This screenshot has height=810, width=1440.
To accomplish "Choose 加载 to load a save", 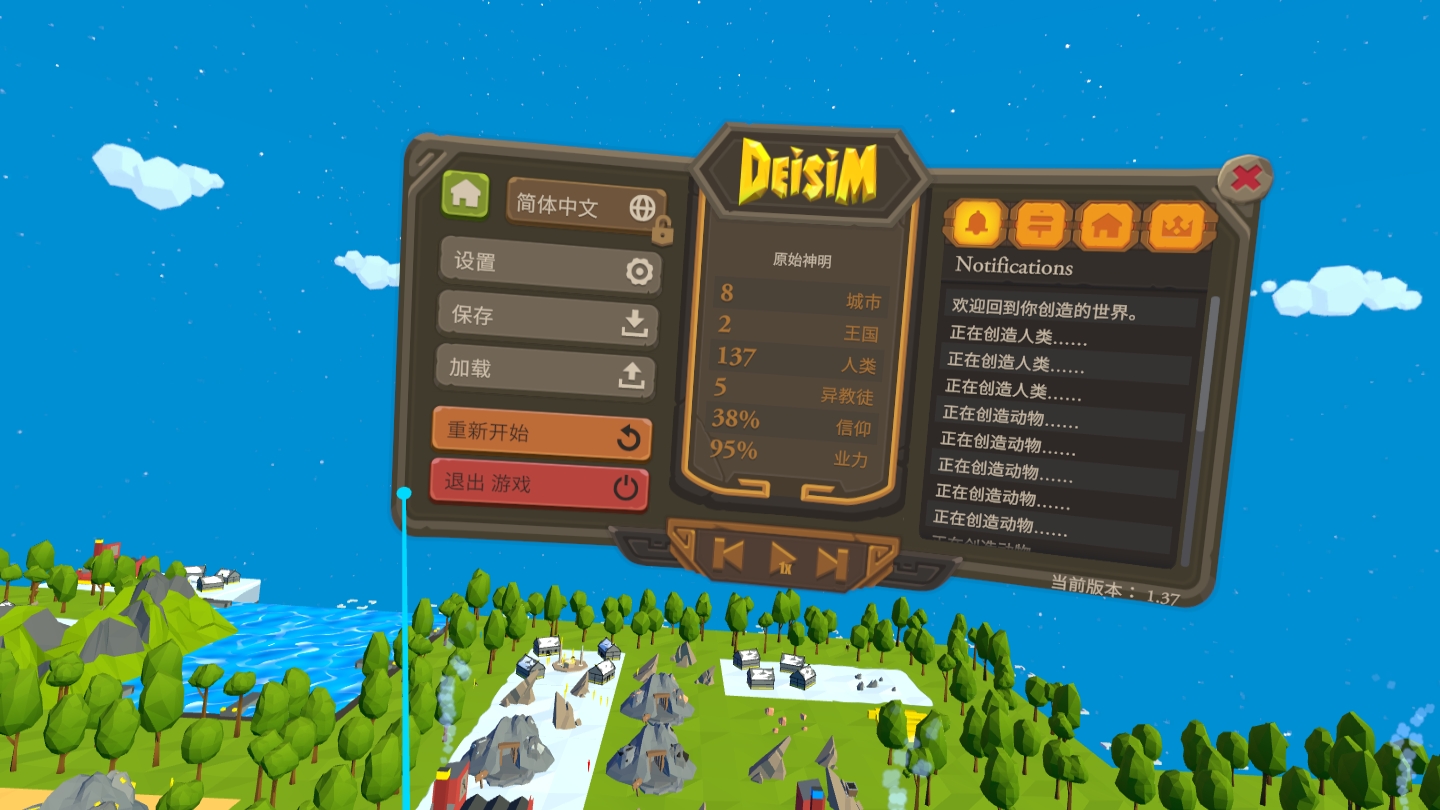I will click(x=545, y=371).
